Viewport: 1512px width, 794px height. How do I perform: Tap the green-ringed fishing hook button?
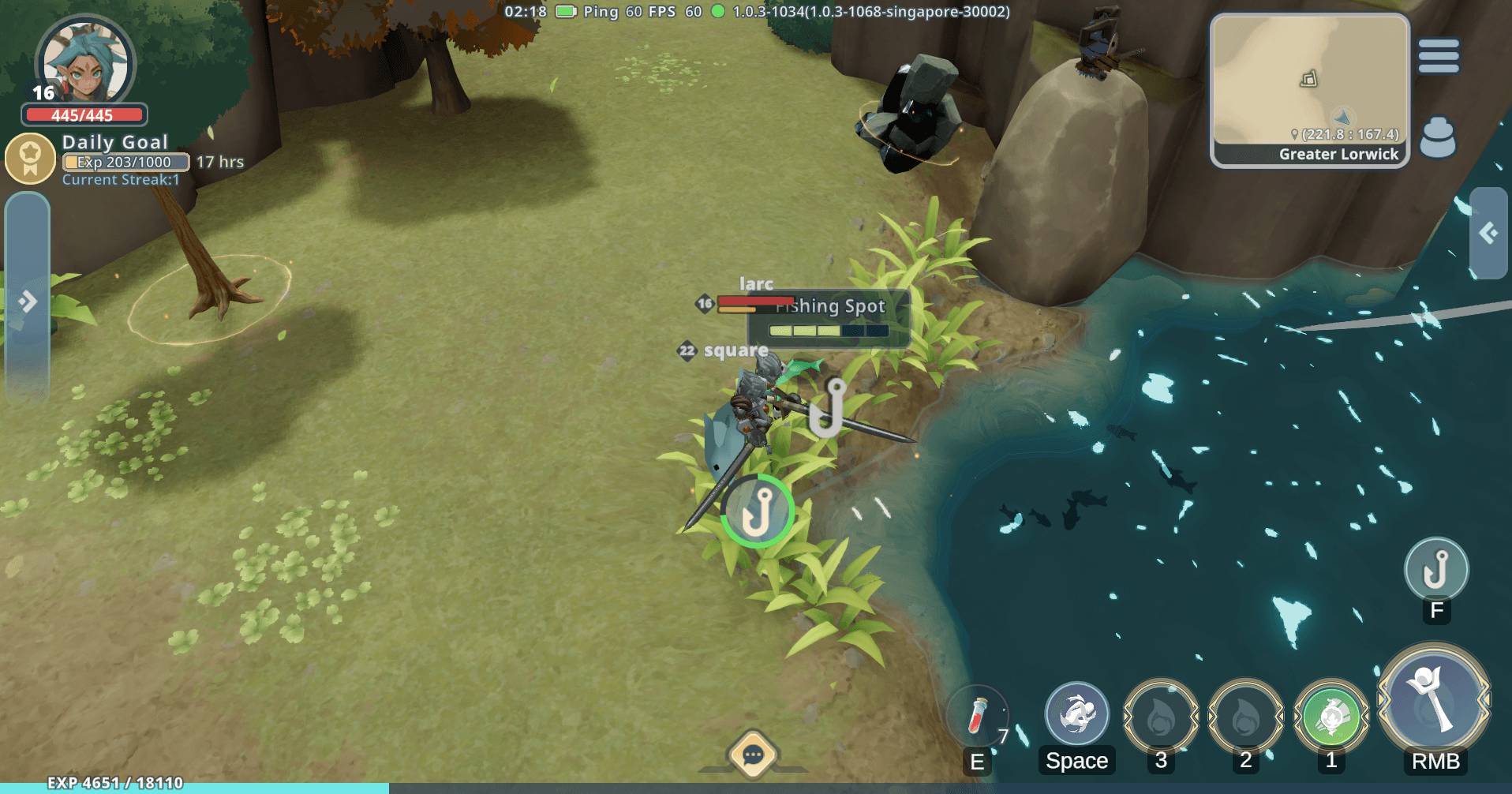click(757, 511)
